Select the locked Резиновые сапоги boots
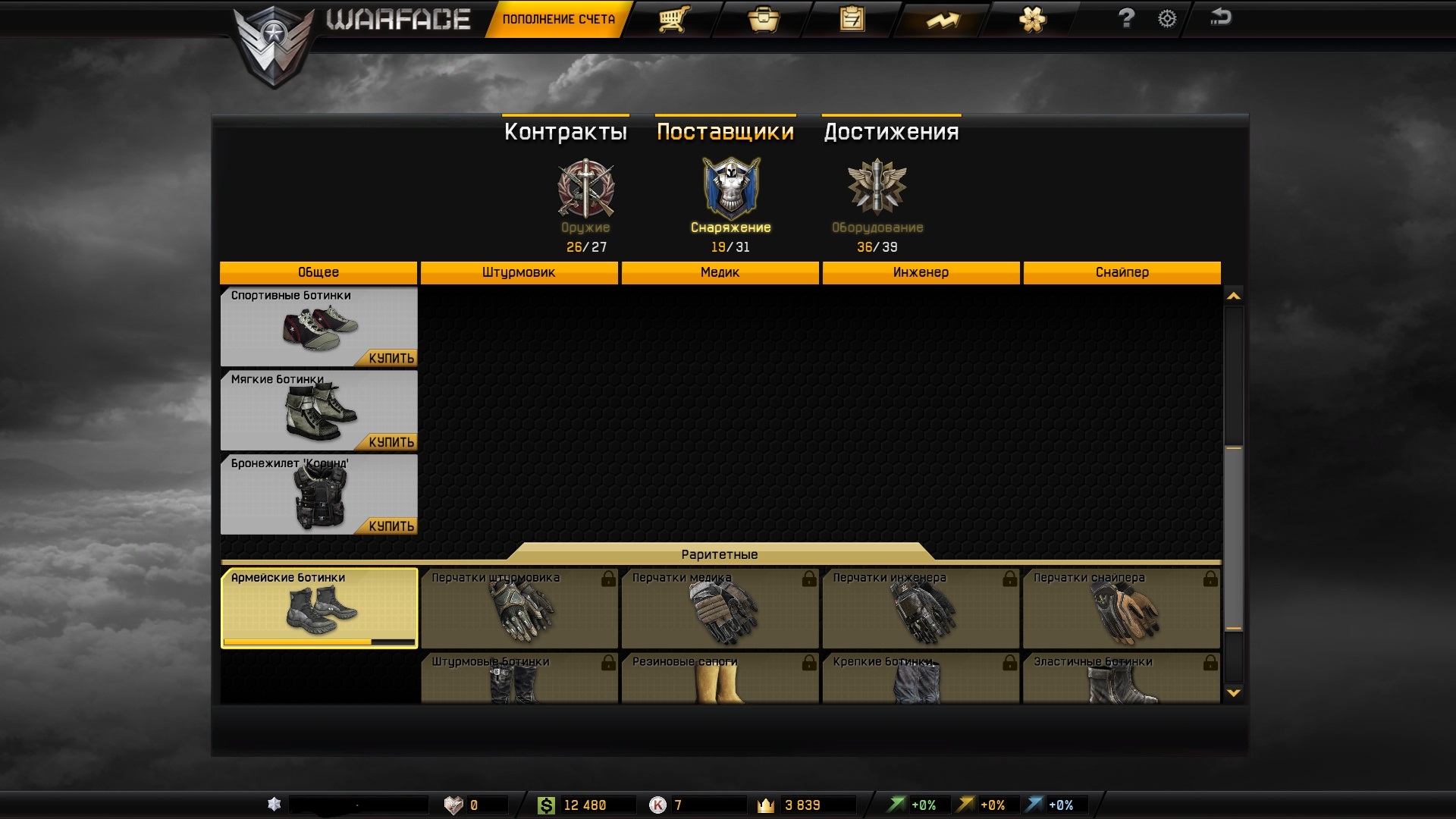1456x819 pixels. pyautogui.click(x=720, y=677)
